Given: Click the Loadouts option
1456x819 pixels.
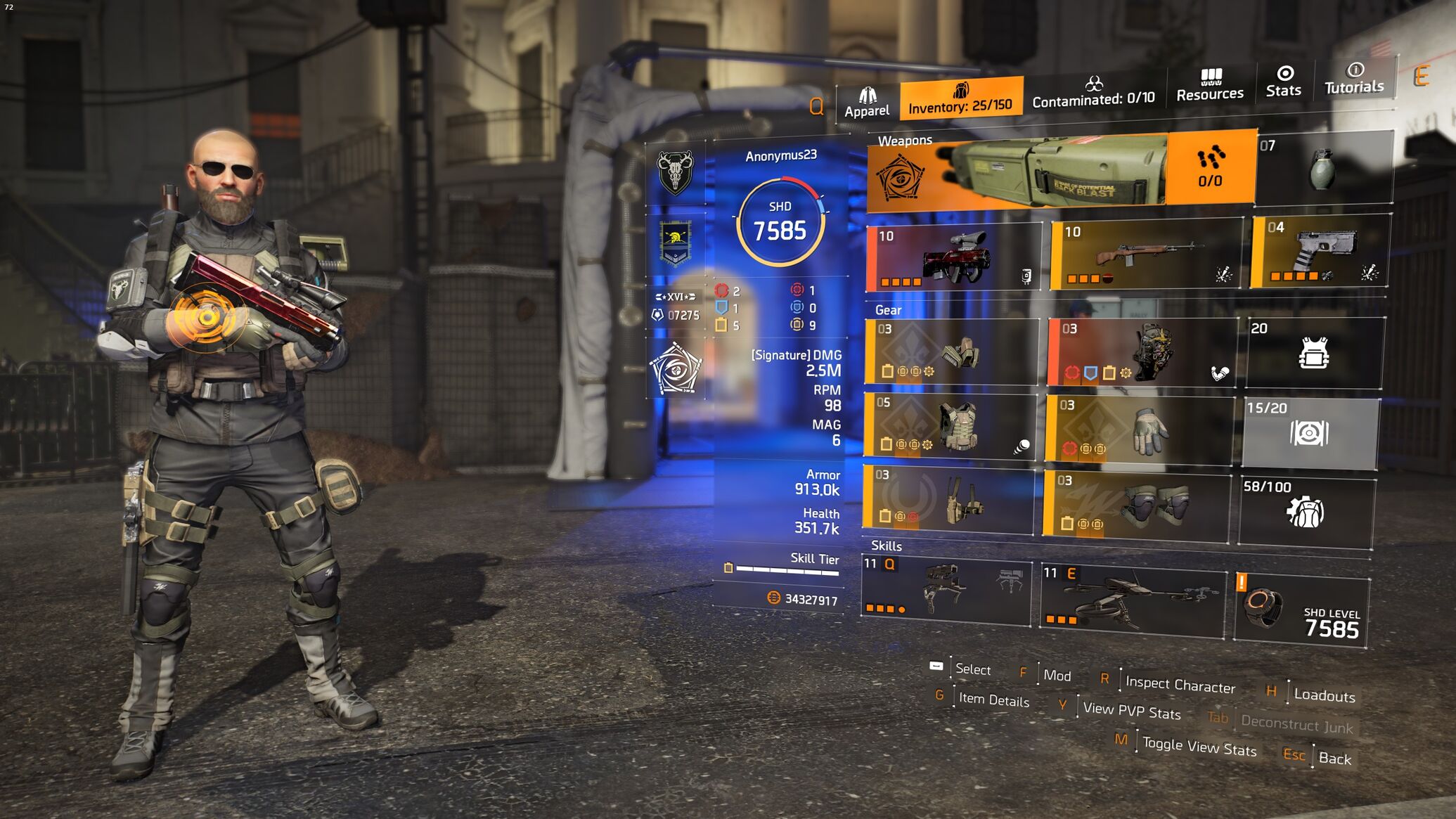Looking at the screenshot, I should (1324, 695).
